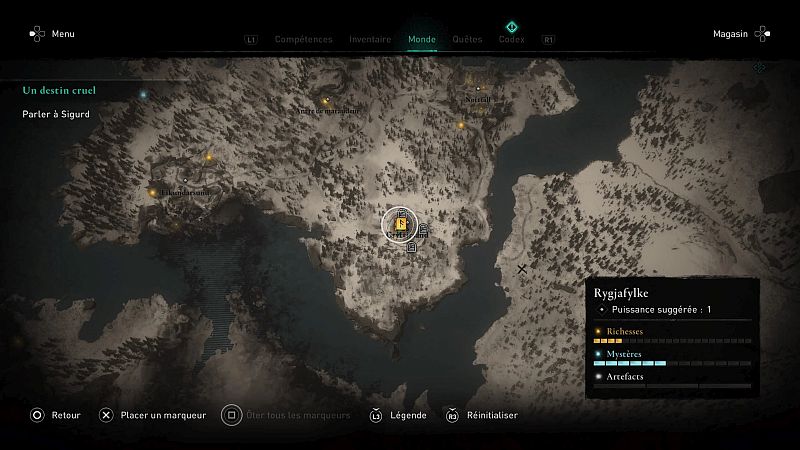Choose Placer un marqueur
Image resolution: width=800 pixels, height=450 pixels.
[152, 415]
